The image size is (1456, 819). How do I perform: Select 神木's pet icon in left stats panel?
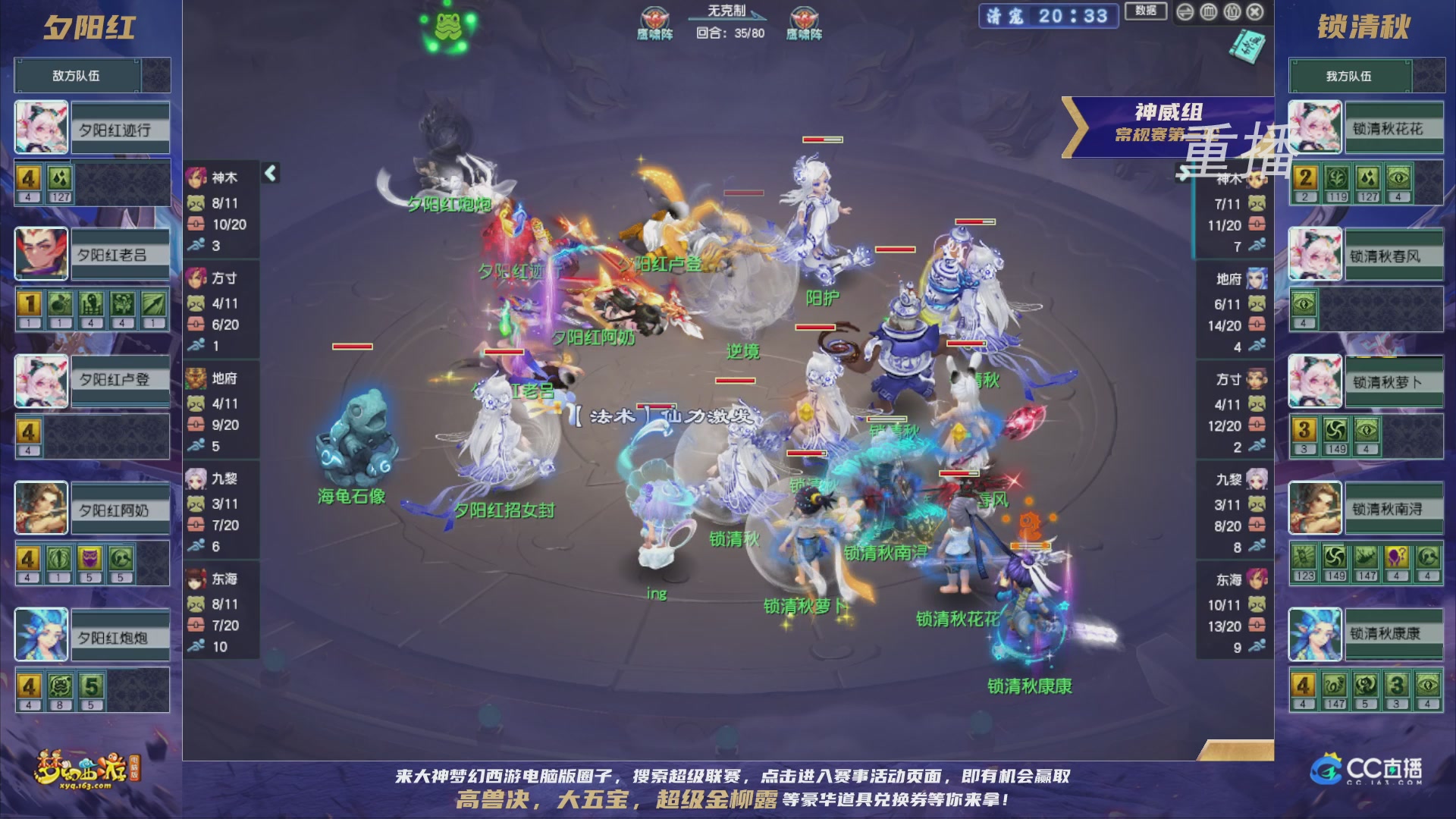(196, 204)
